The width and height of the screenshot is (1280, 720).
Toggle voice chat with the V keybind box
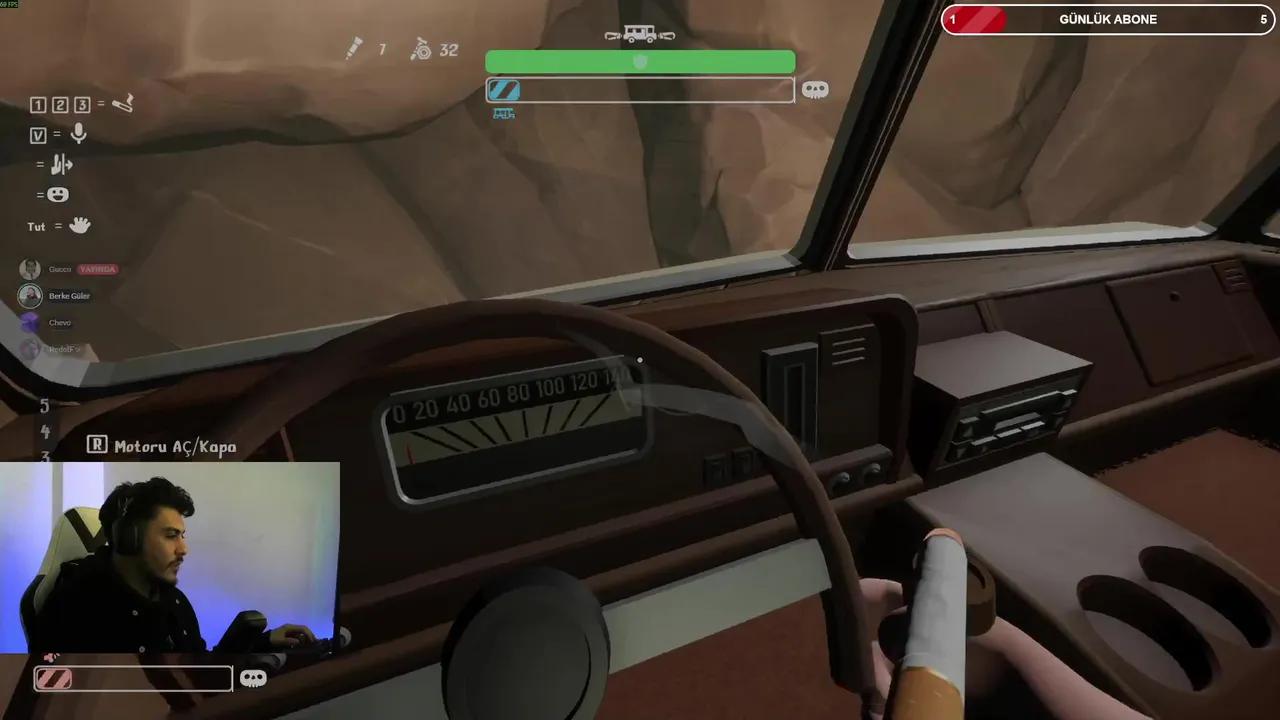(37, 134)
